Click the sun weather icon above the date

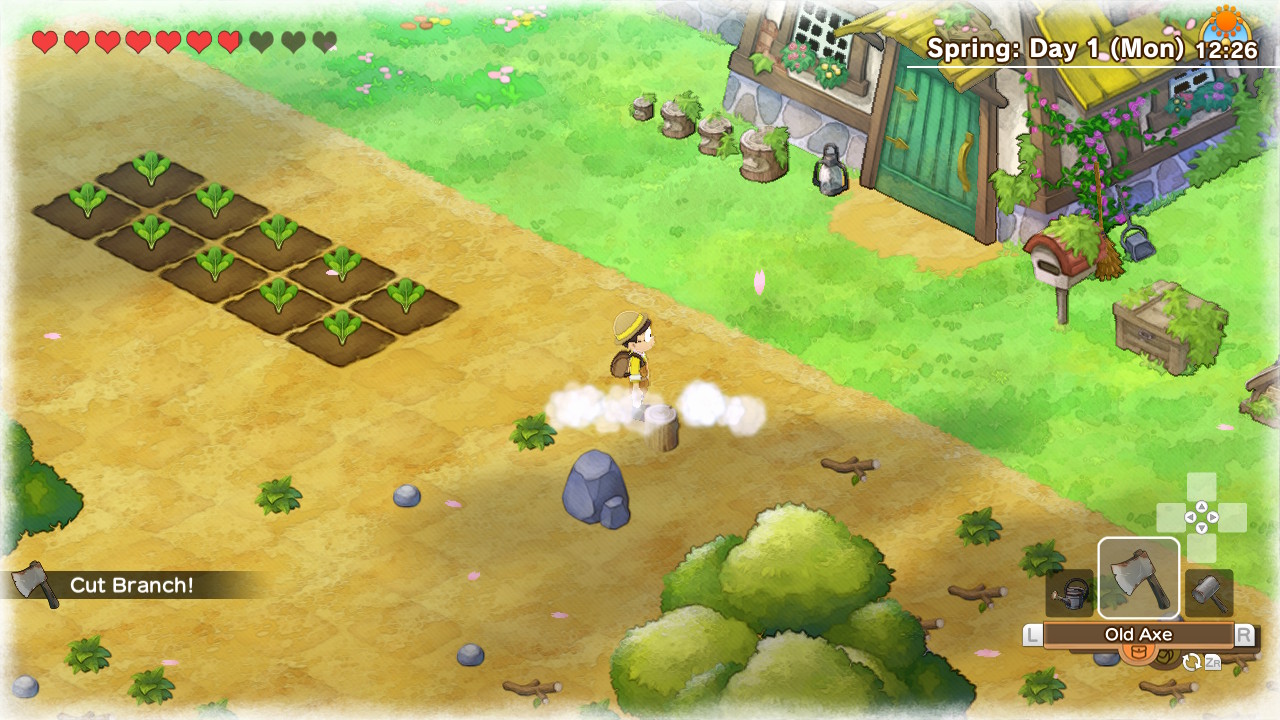(1227, 20)
